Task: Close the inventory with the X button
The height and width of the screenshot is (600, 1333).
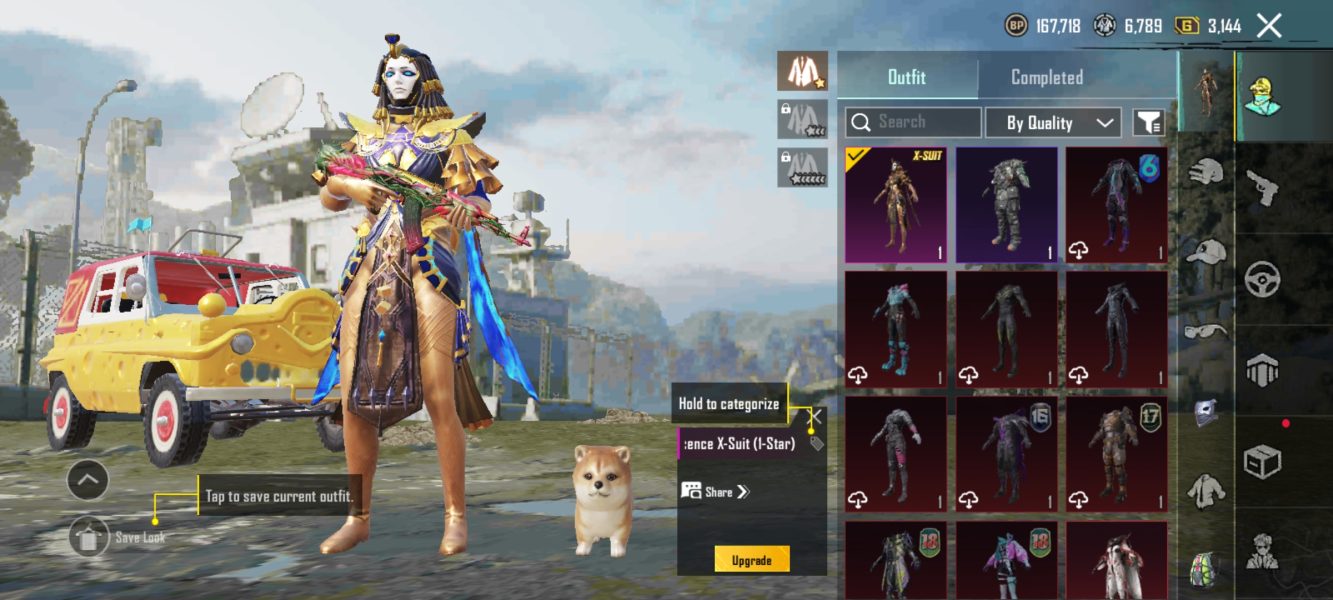Action: 1268,26
